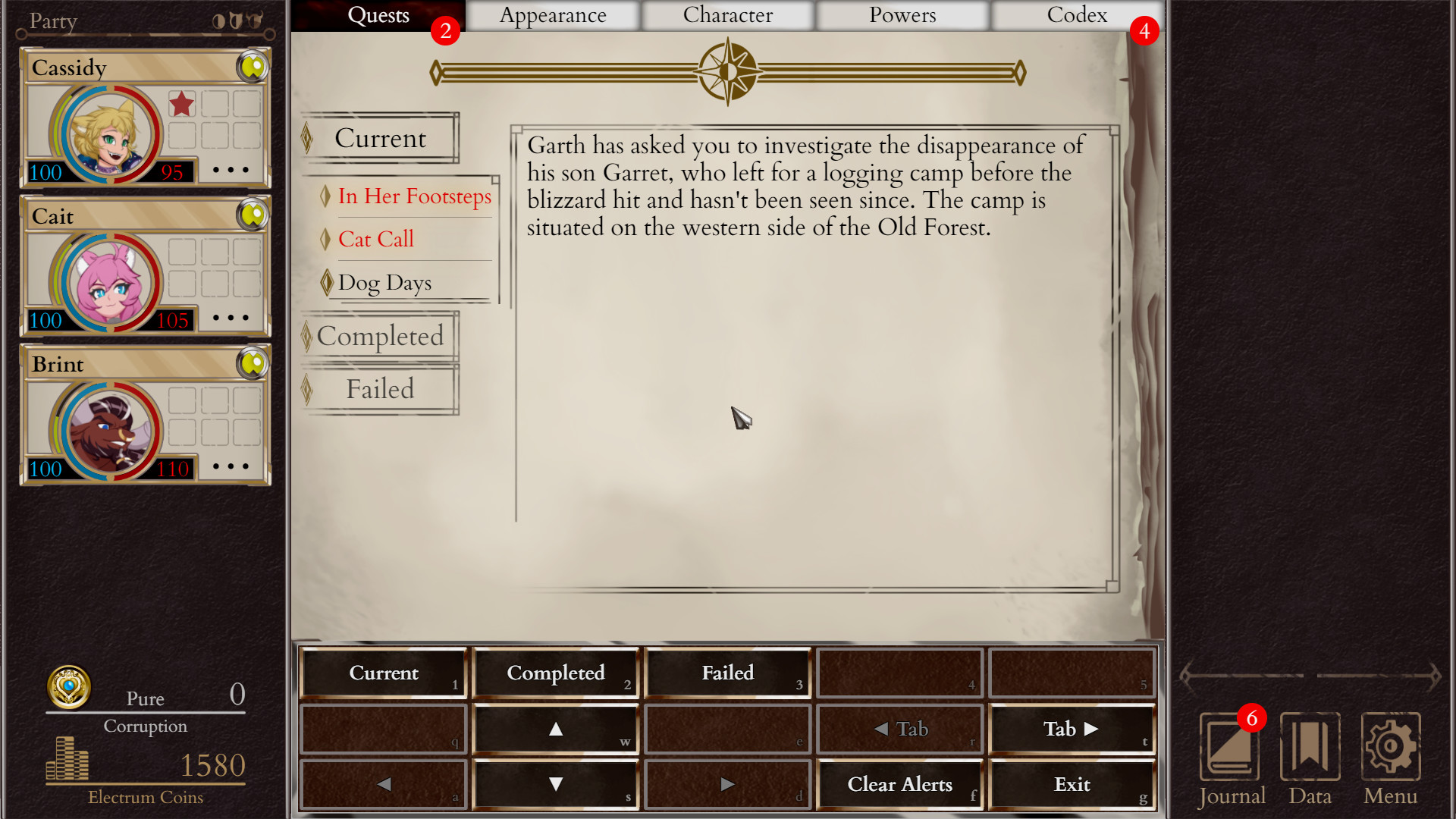Click the Failed button in bottom bar
Viewport: 1456px width, 819px height.
coord(727,673)
